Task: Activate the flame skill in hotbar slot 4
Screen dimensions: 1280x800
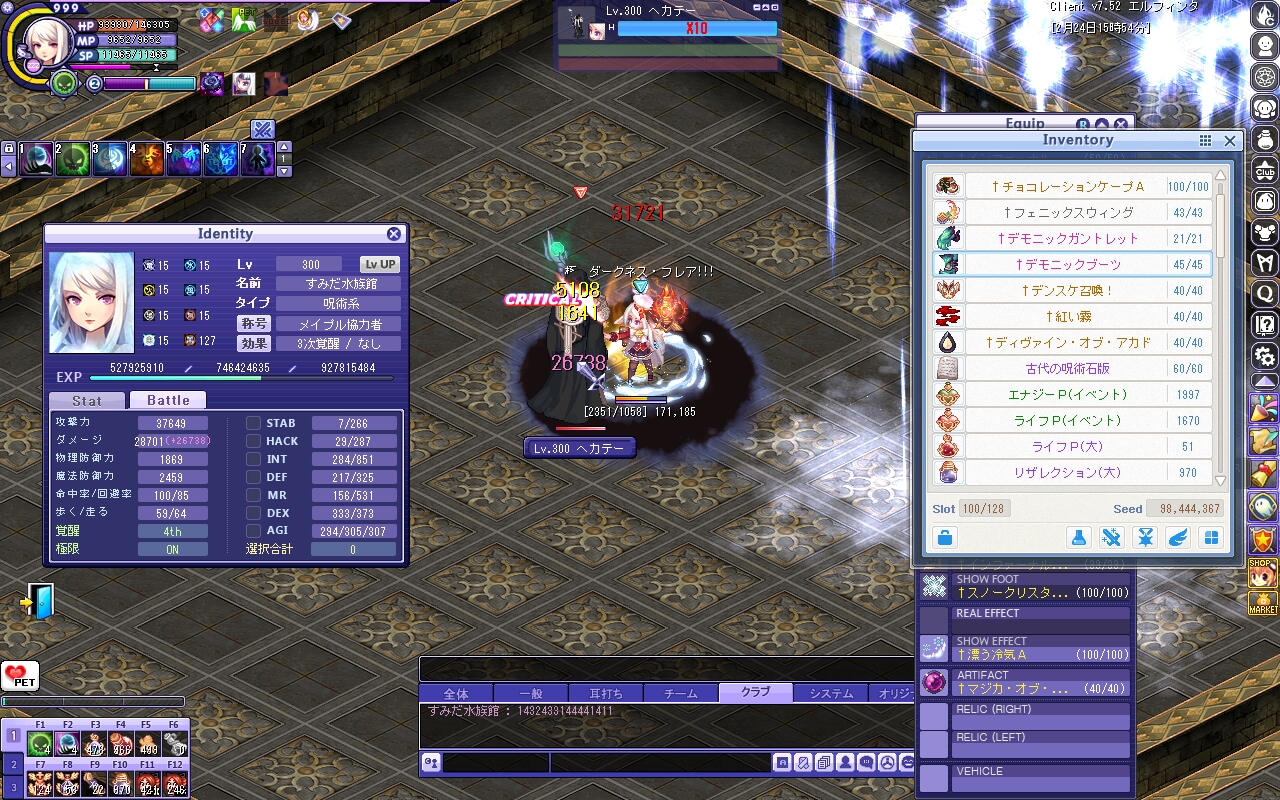Action: pos(146,159)
